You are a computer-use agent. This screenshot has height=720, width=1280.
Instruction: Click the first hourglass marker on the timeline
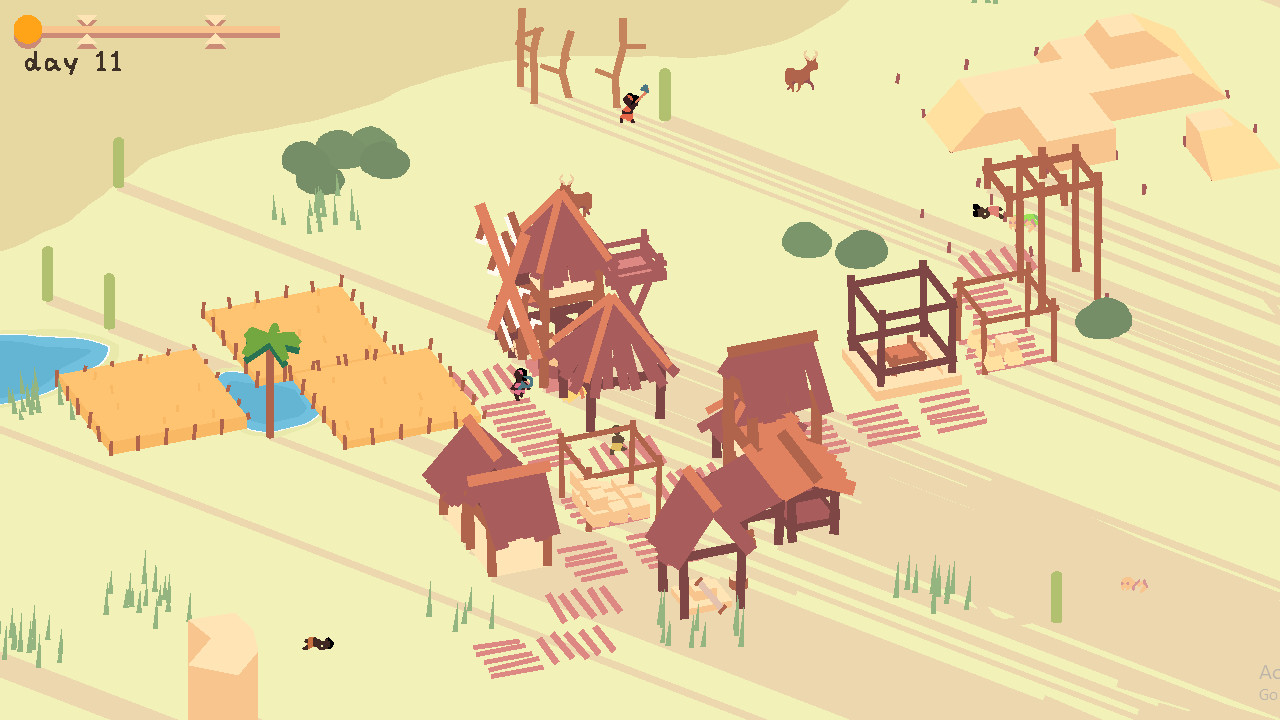pyautogui.click(x=88, y=29)
